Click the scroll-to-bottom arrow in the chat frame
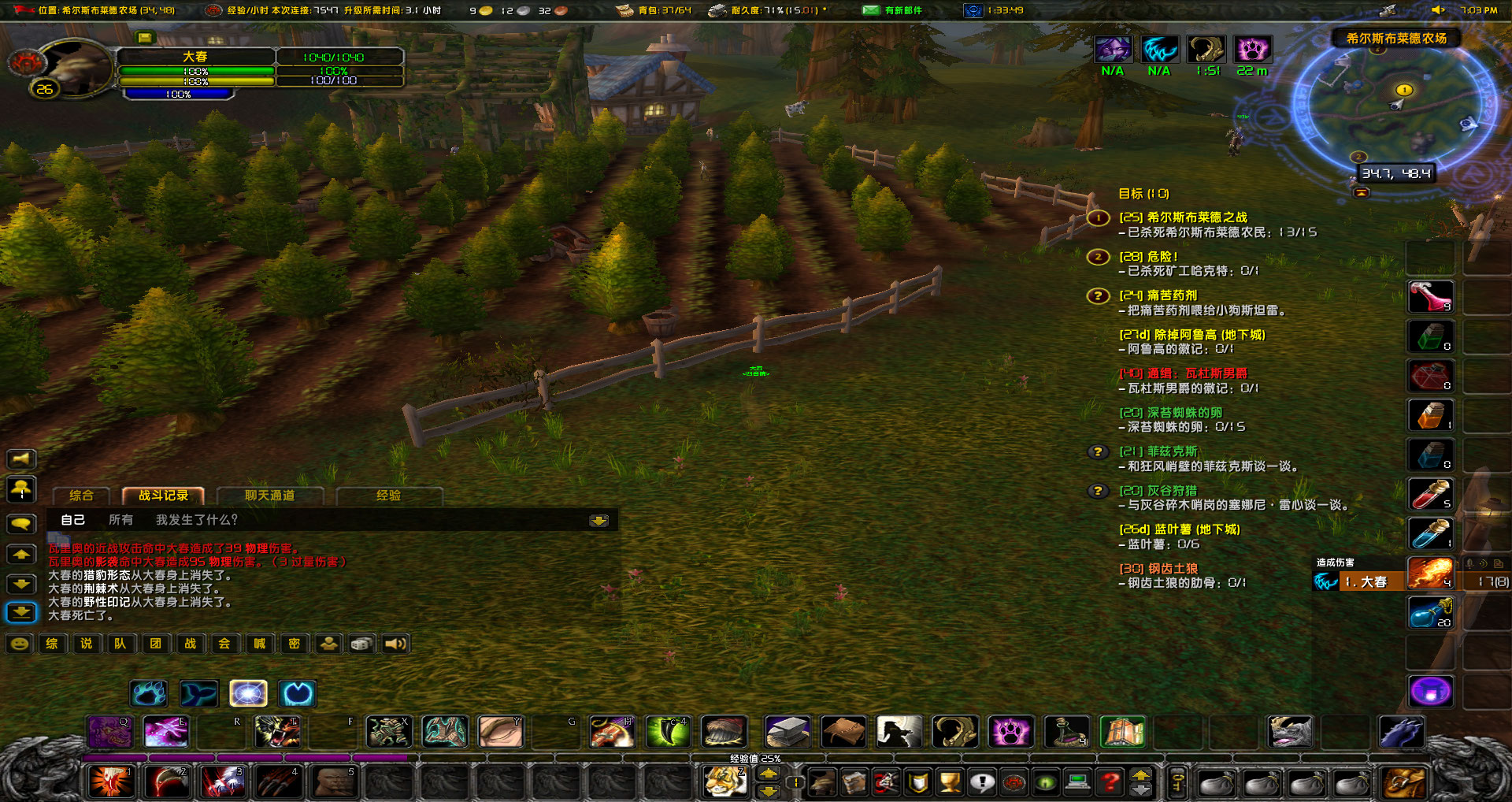 [x=599, y=521]
